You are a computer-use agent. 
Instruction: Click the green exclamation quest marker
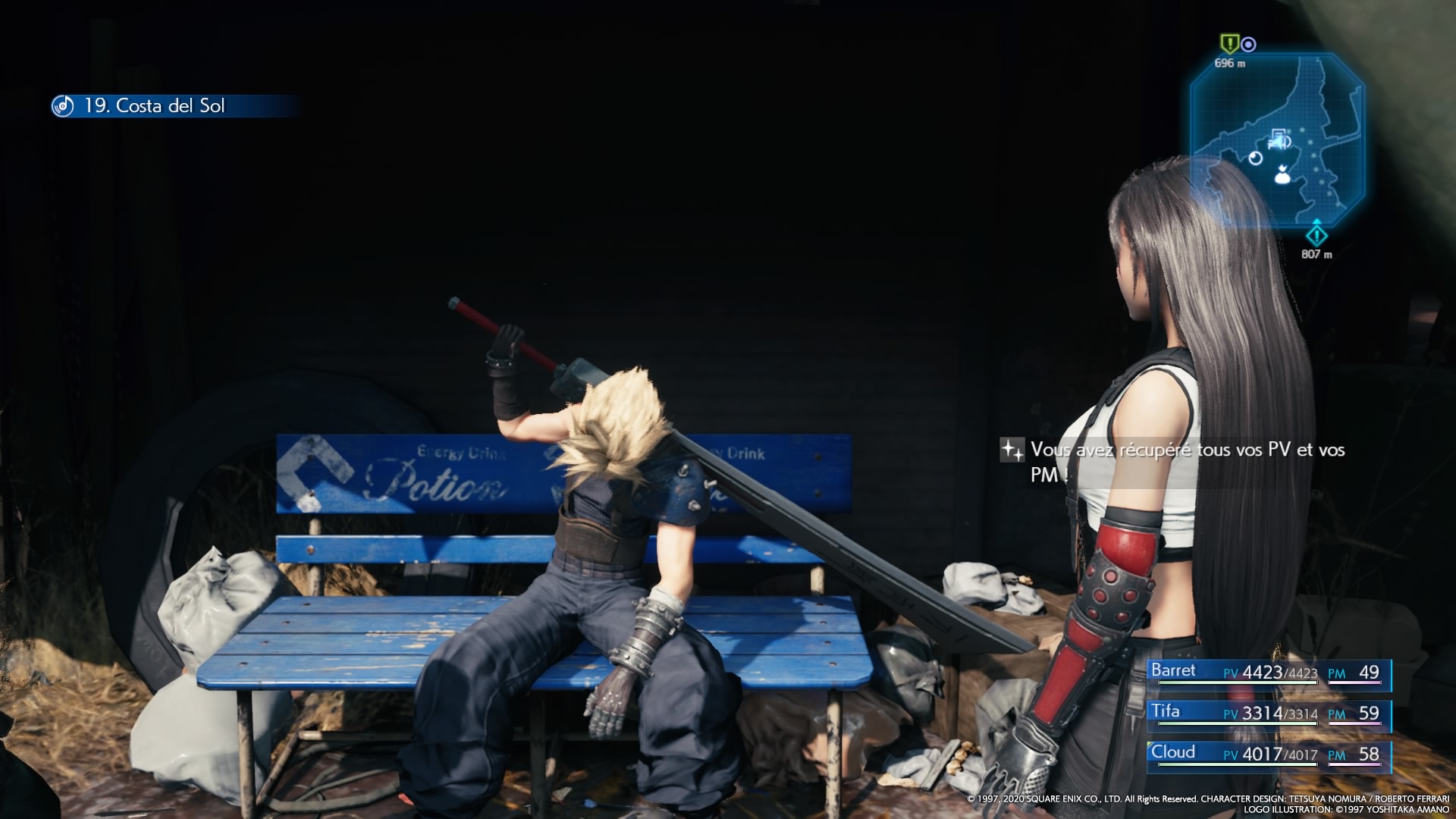1228,43
